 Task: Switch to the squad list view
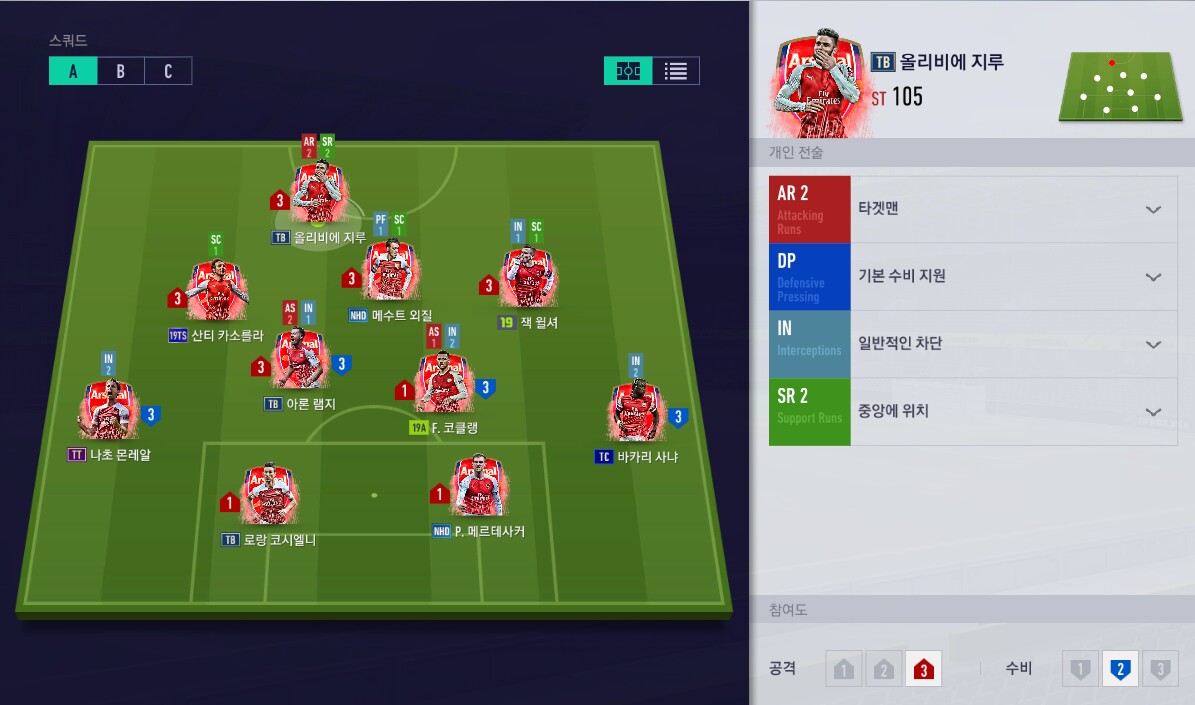[x=676, y=71]
